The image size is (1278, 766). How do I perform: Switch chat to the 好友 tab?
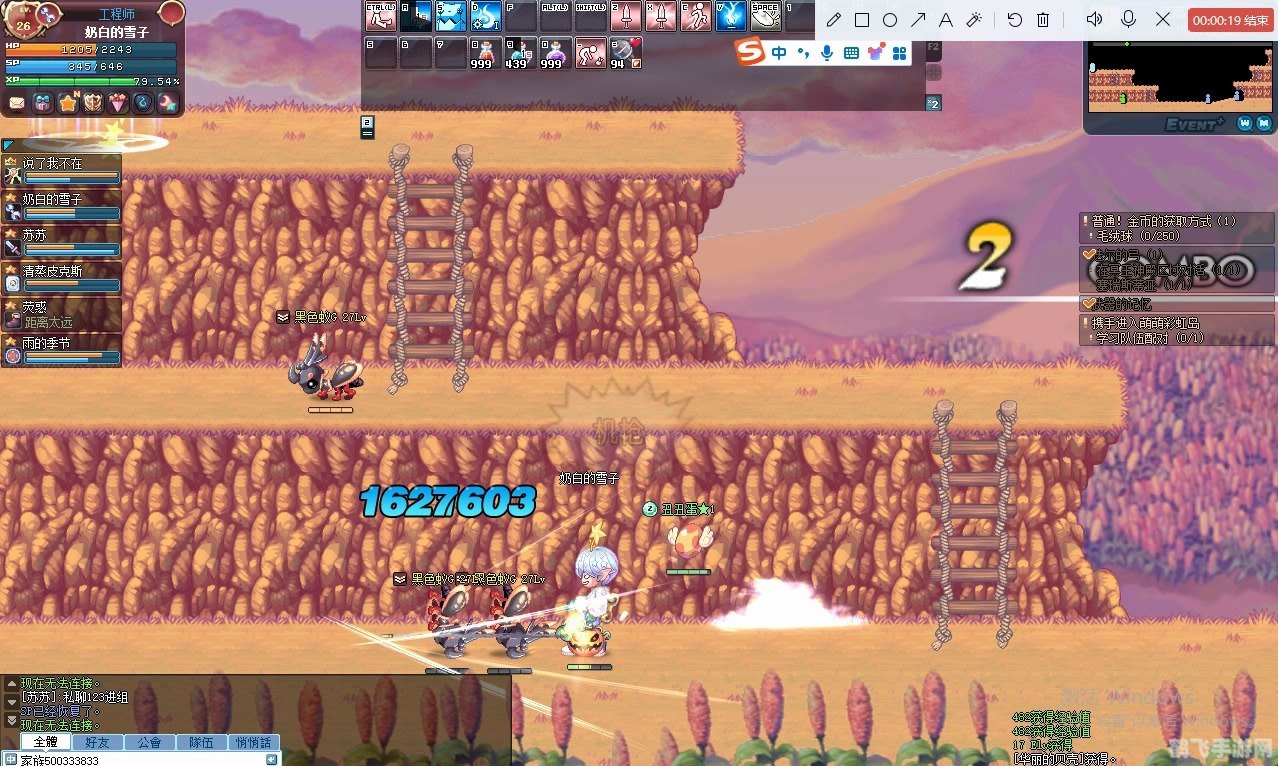coord(98,742)
